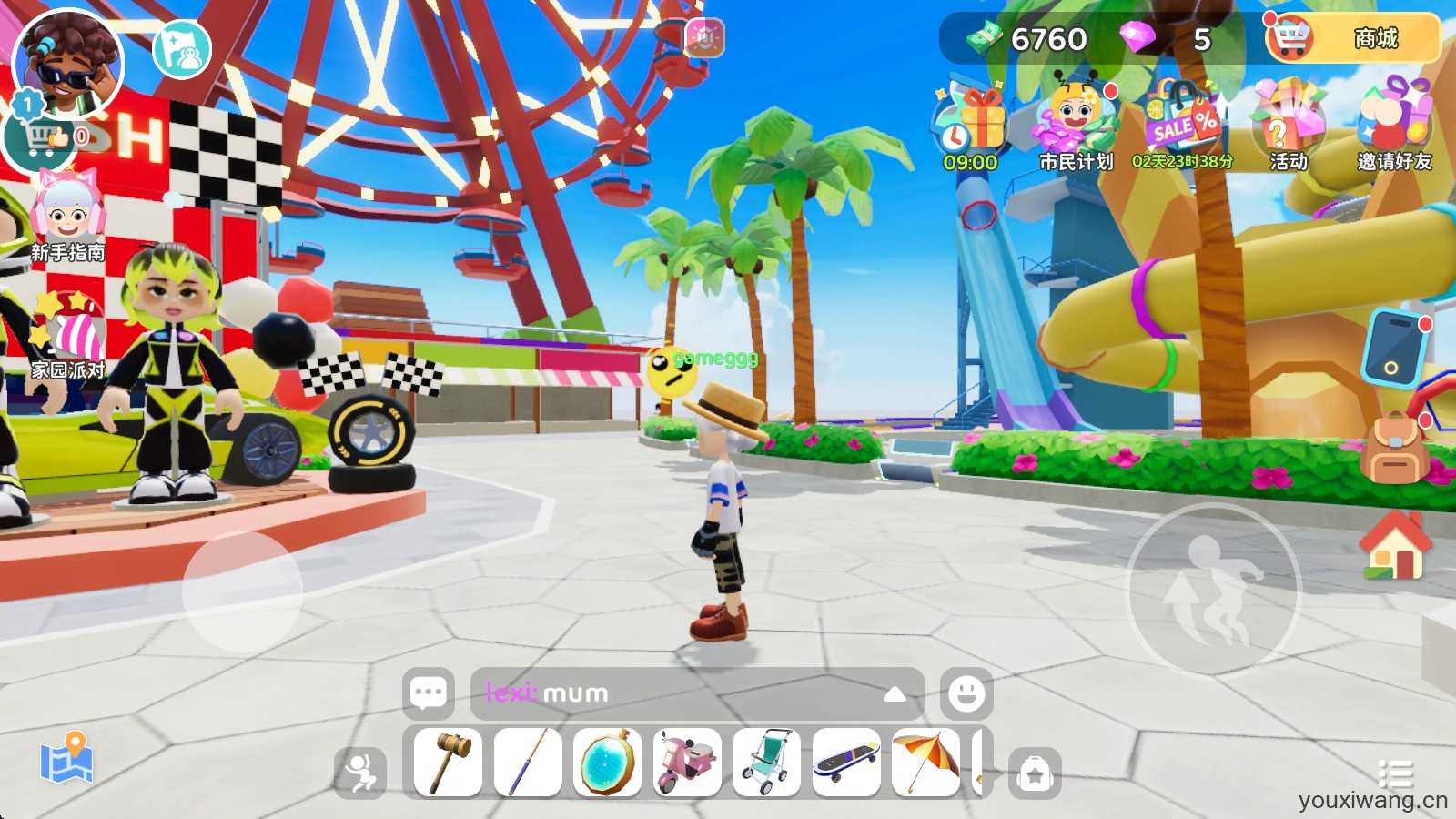Image resolution: width=1456 pixels, height=819 pixels.
Task: Open the world map icon
Action: coord(66,758)
